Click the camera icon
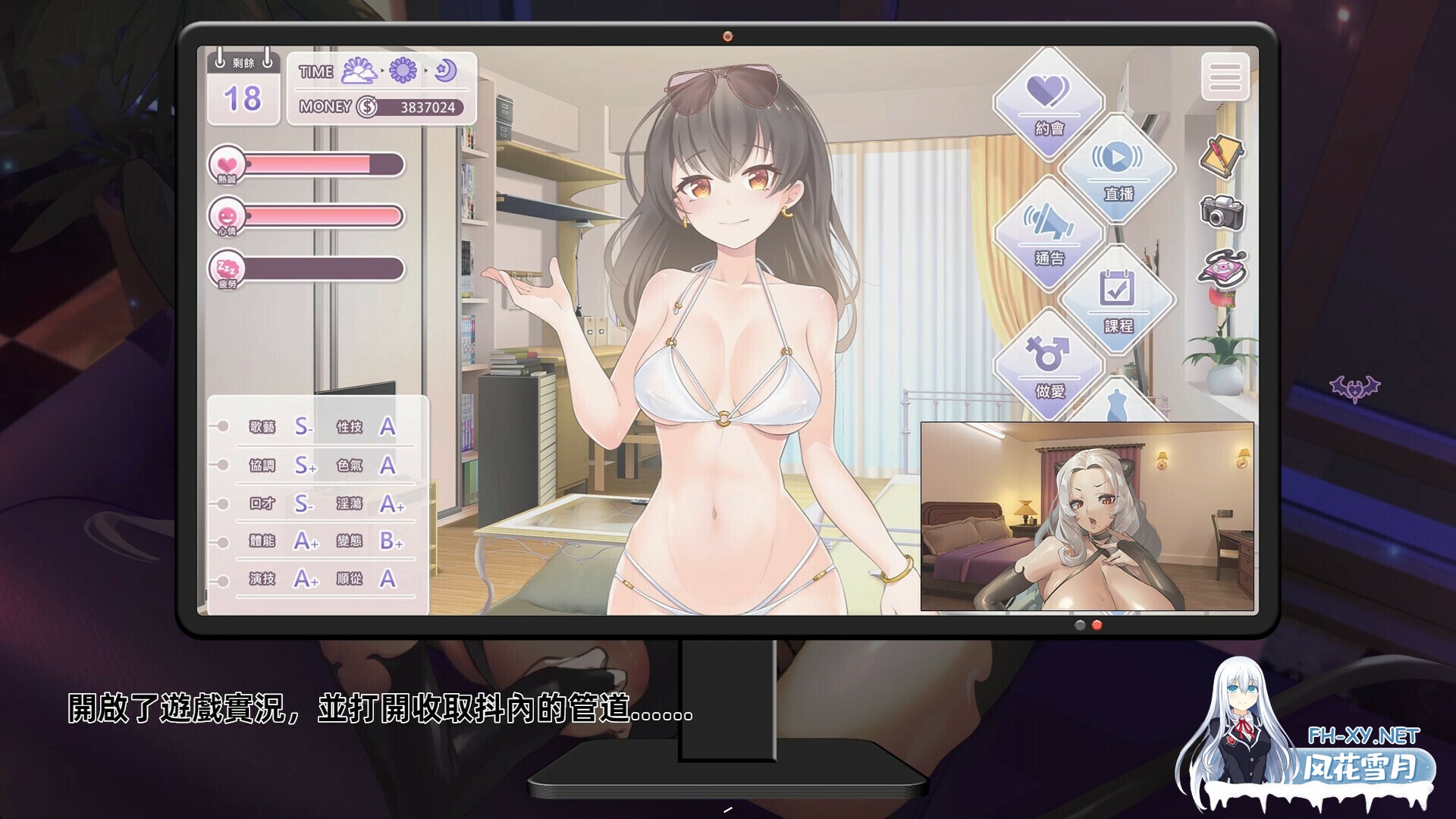The width and height of the screenshot is (1456, 819). (1222, 212)
